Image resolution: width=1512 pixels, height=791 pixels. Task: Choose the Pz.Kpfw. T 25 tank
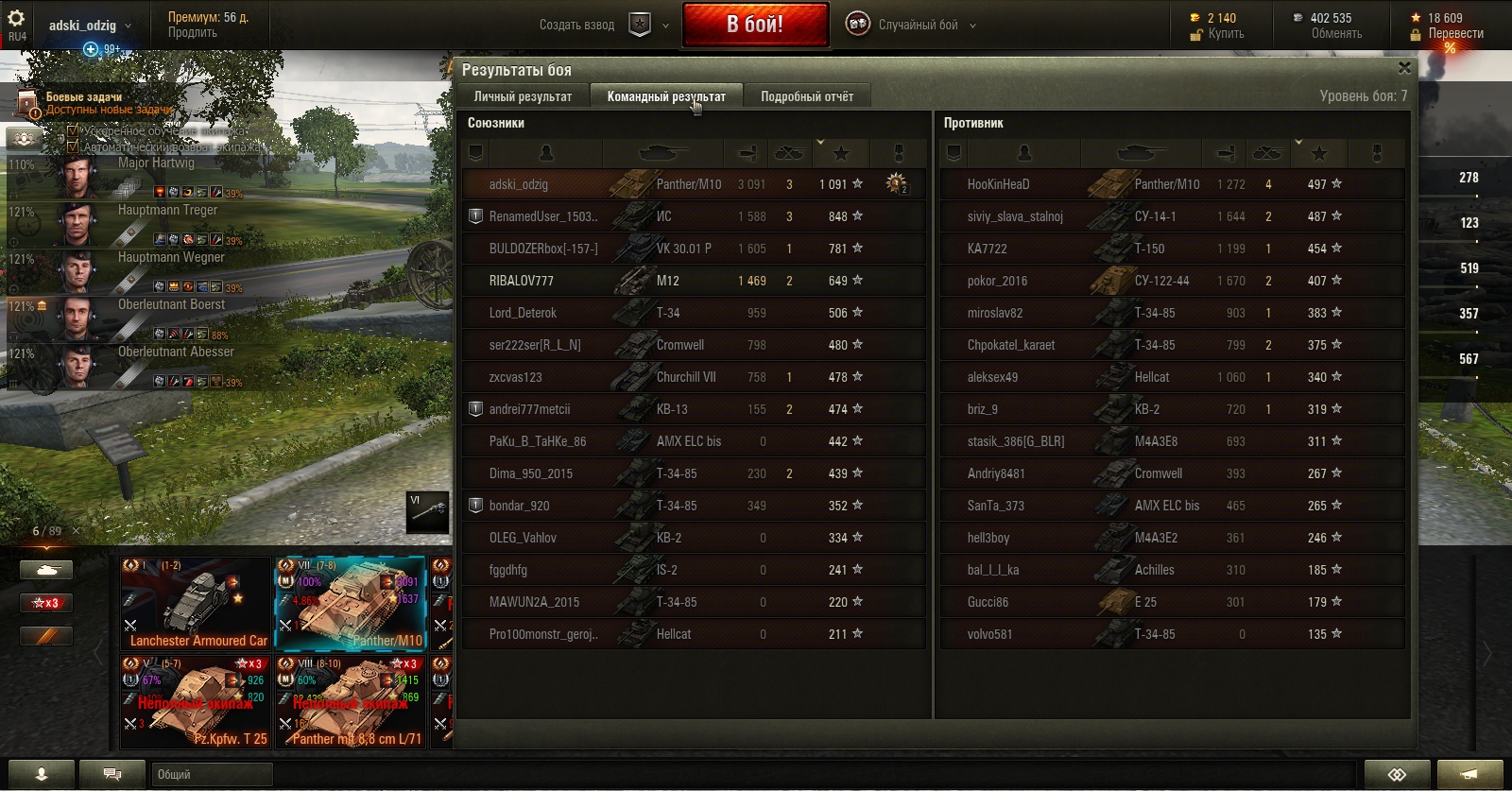196,702
